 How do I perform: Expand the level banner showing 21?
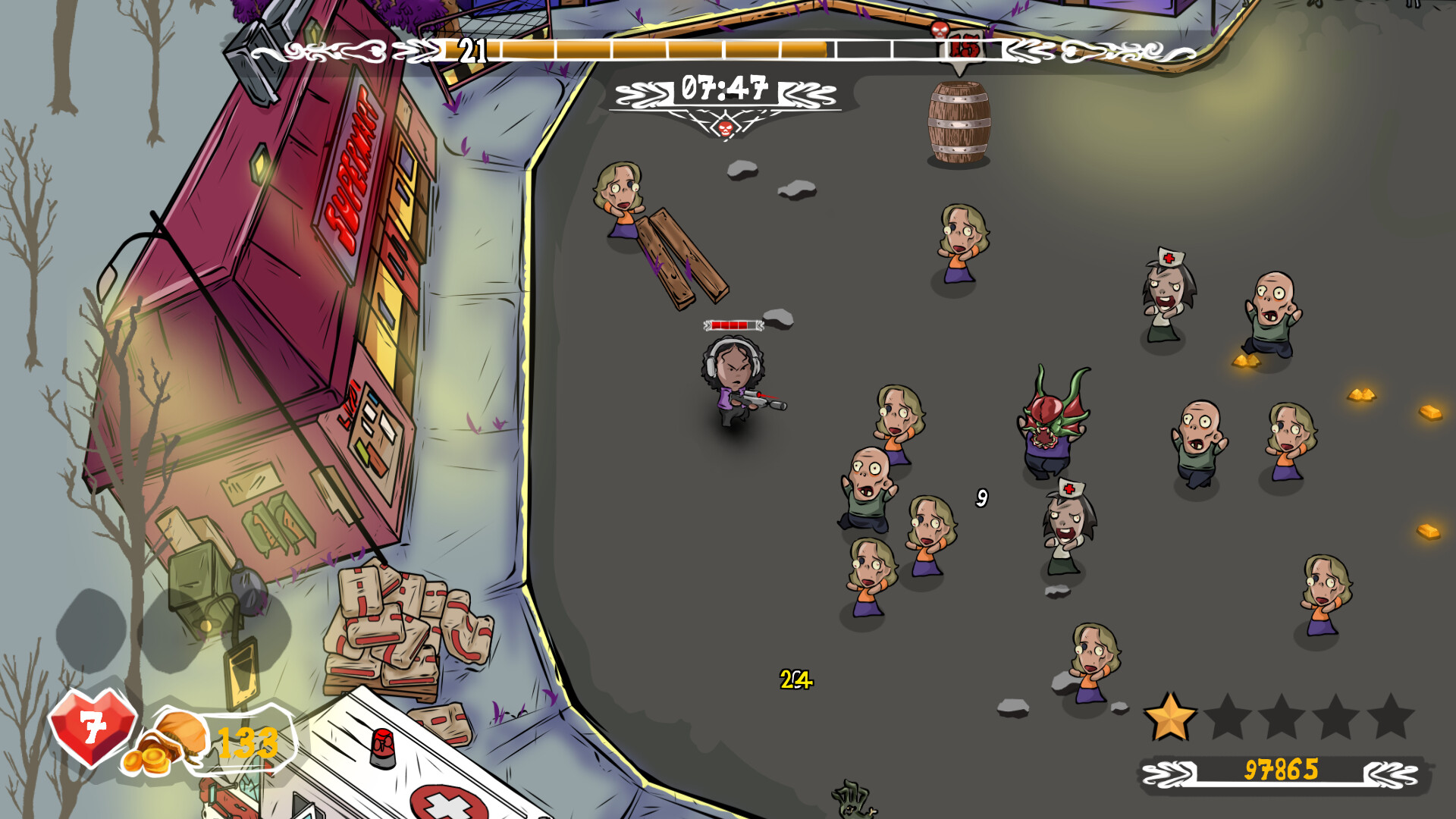[x=475, y=50]
